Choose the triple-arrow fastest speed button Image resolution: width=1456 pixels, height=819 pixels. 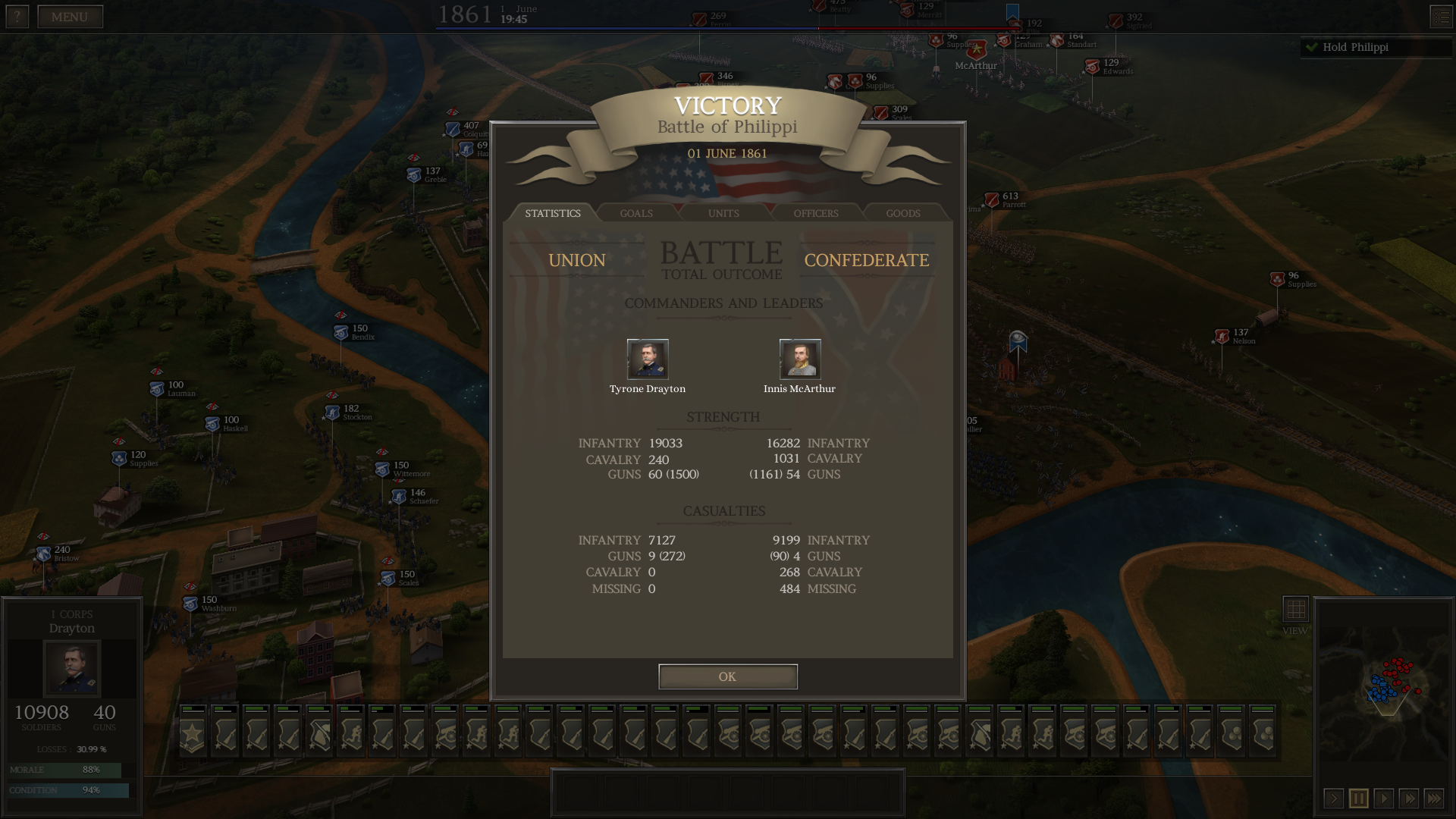(1433, 799)
